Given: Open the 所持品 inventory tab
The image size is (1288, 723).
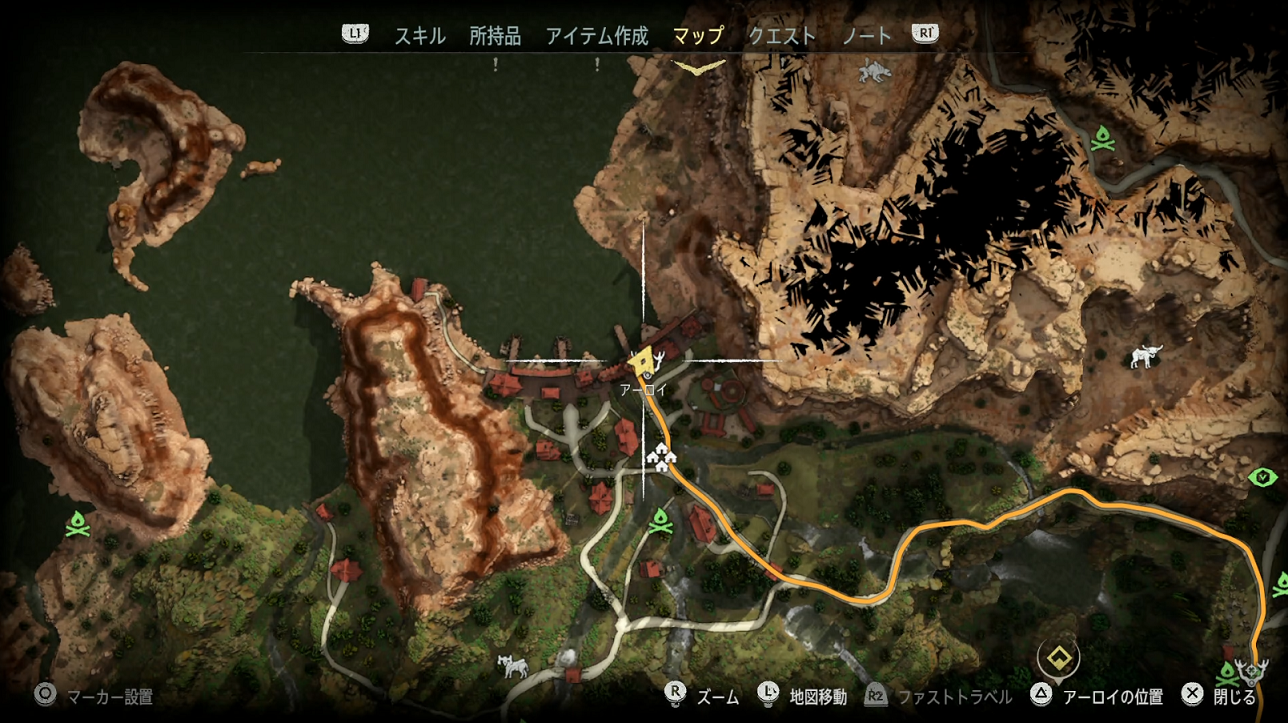Looking at the screenshot, I should pyautogui.click(x=495, y=36).
